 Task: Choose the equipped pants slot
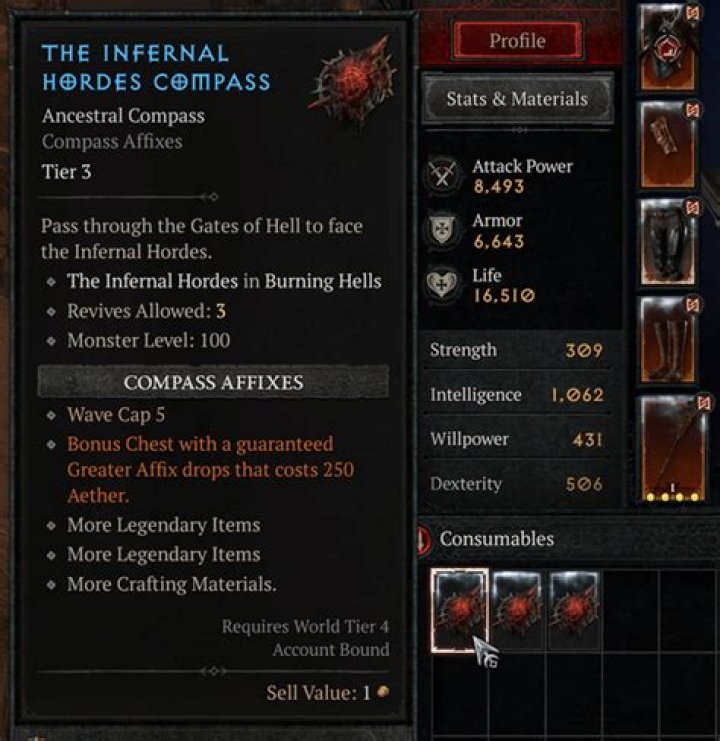(x=669, y=239)
